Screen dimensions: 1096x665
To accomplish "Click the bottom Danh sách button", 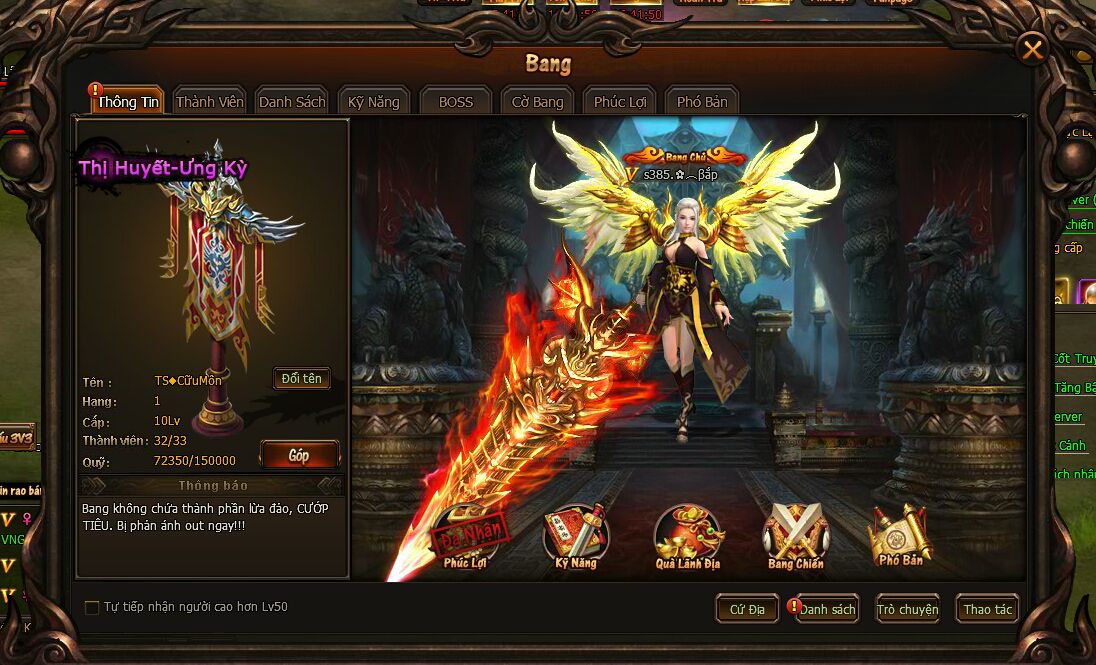I will coord(828,609).
